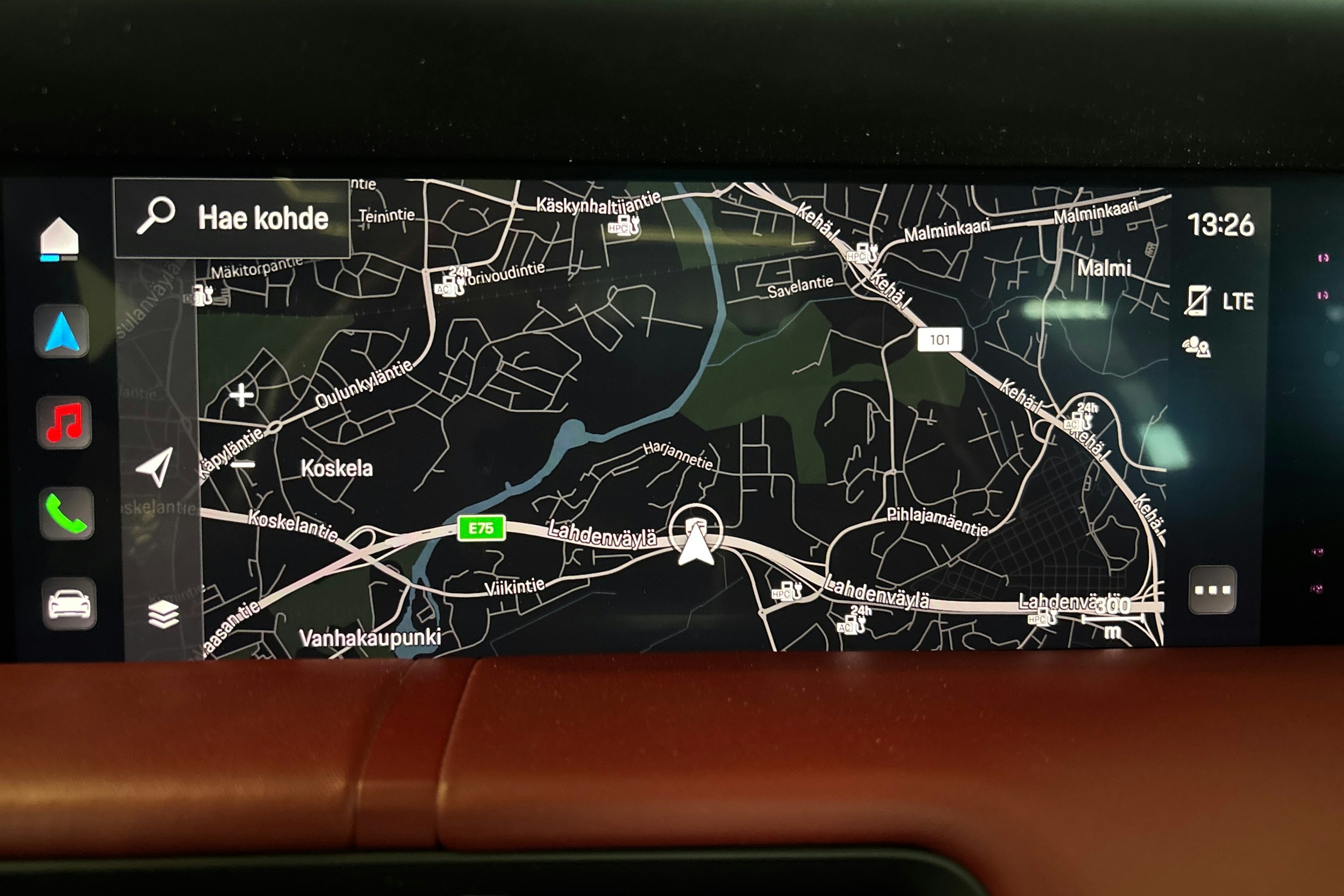The width and height of the screenshot is (1344, 896).
Task: Zoom in the map with plus
Action: 241,395
